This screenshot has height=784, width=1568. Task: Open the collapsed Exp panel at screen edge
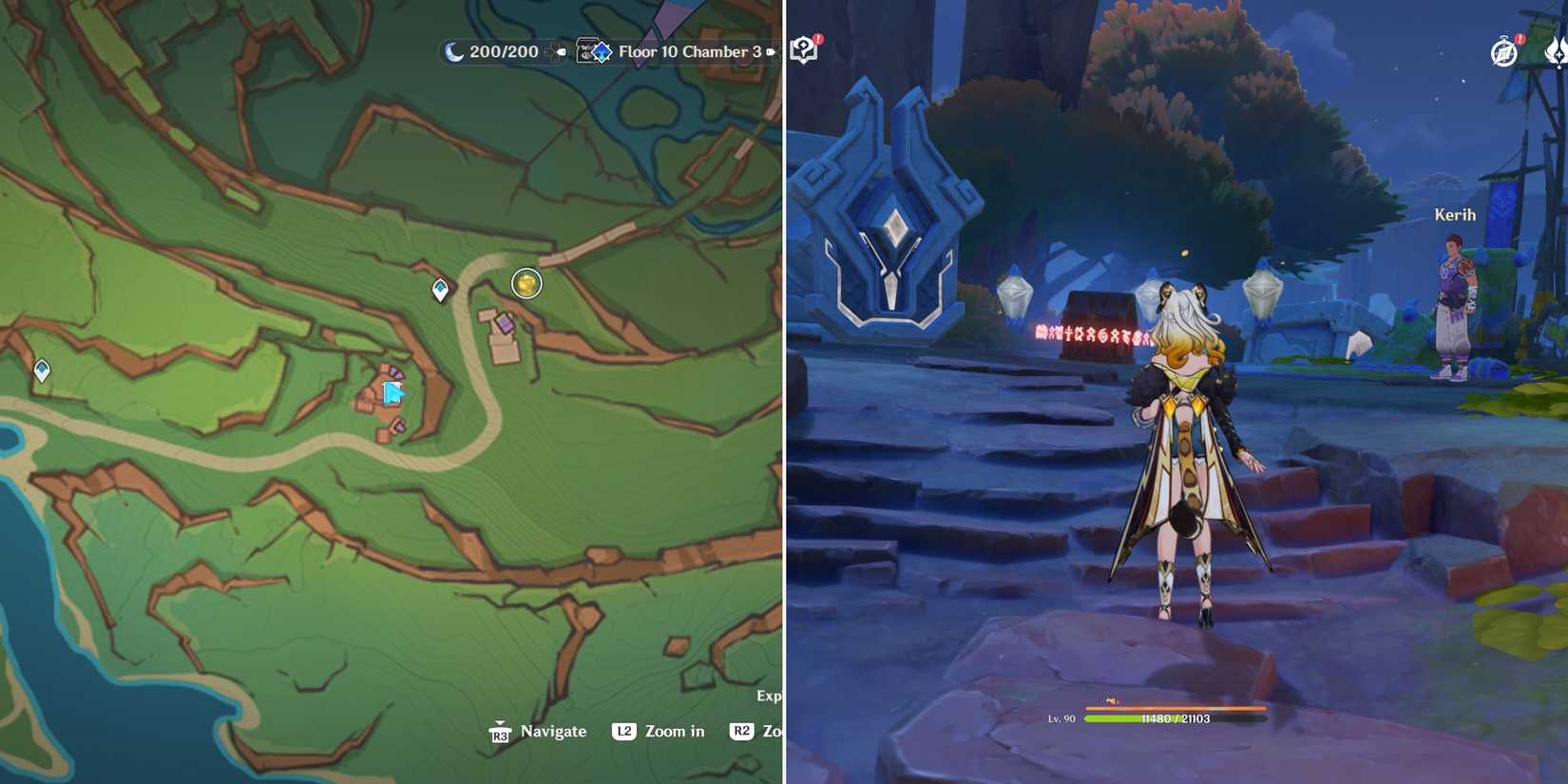772,695
